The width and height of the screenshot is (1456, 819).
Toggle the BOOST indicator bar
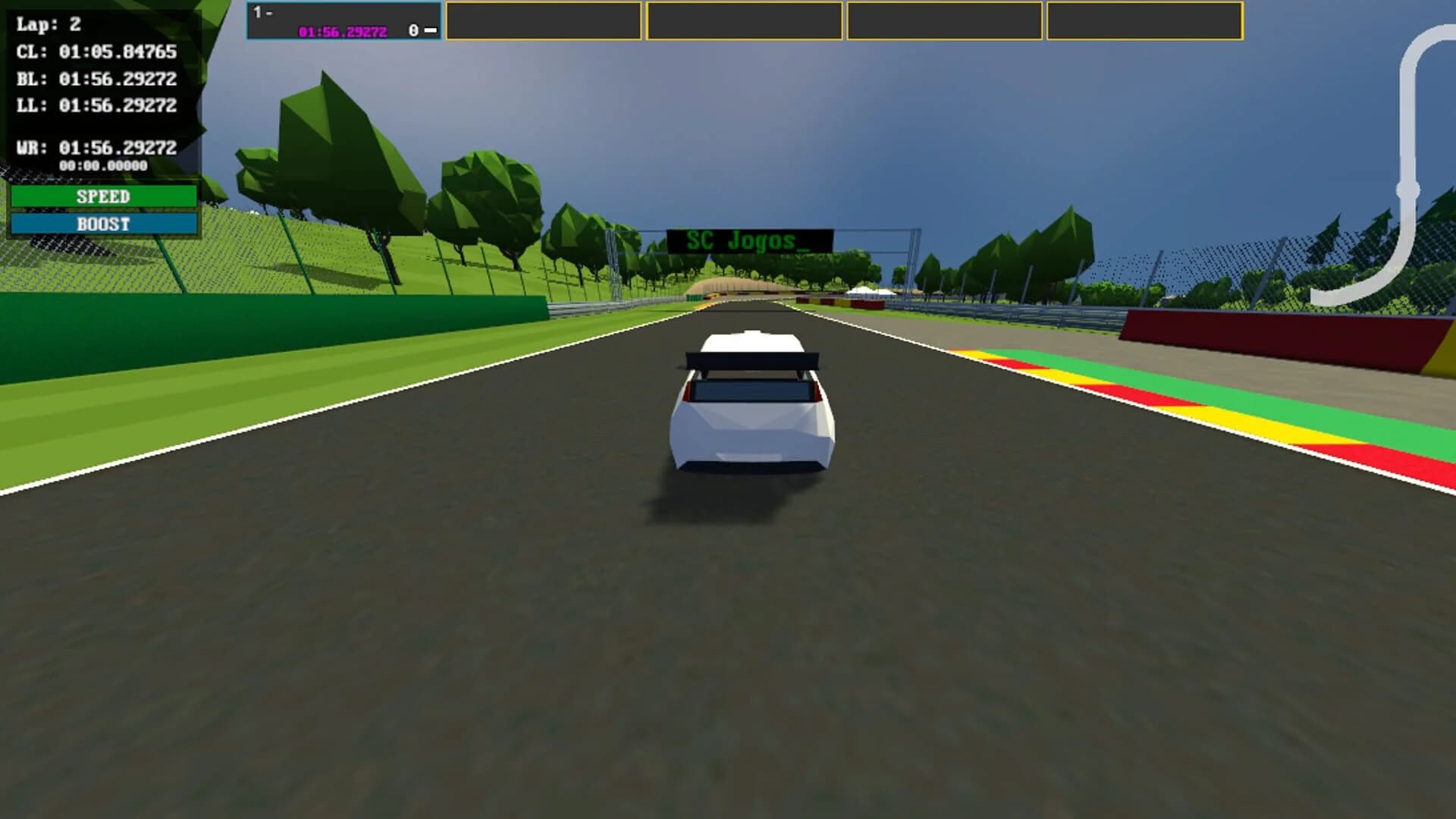point(102,224)
